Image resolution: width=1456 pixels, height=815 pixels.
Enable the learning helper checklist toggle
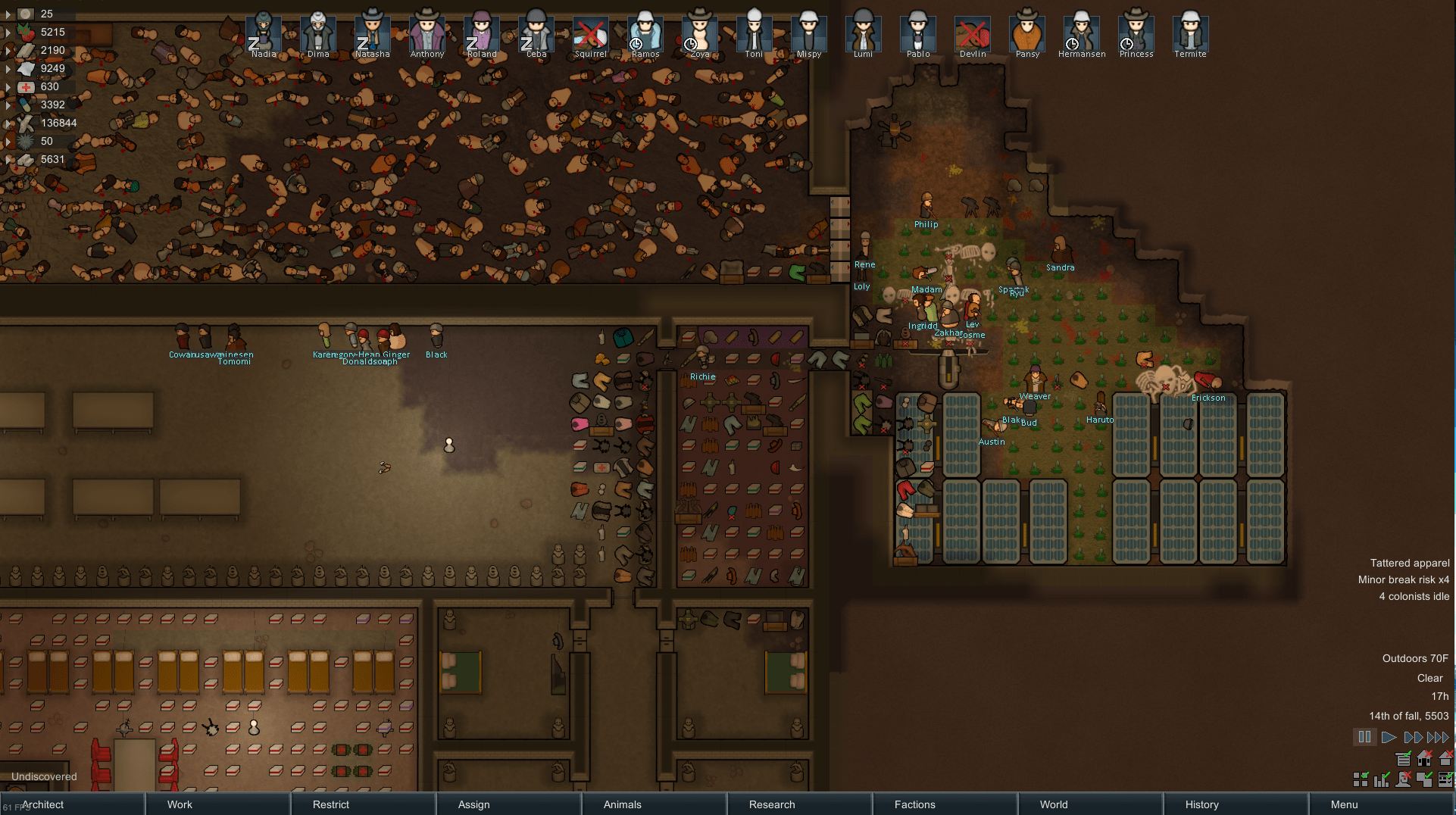[x=1446, y=780]
